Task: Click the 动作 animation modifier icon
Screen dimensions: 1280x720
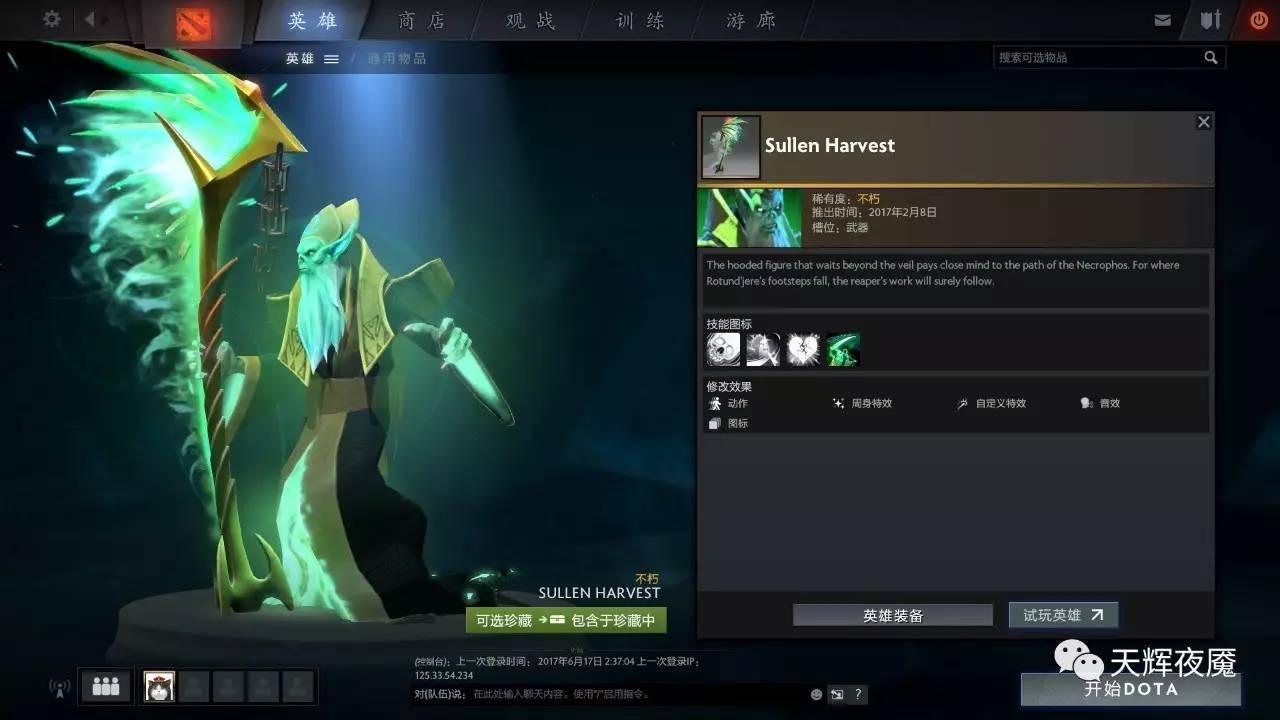Action: click(x=717, y=403)
